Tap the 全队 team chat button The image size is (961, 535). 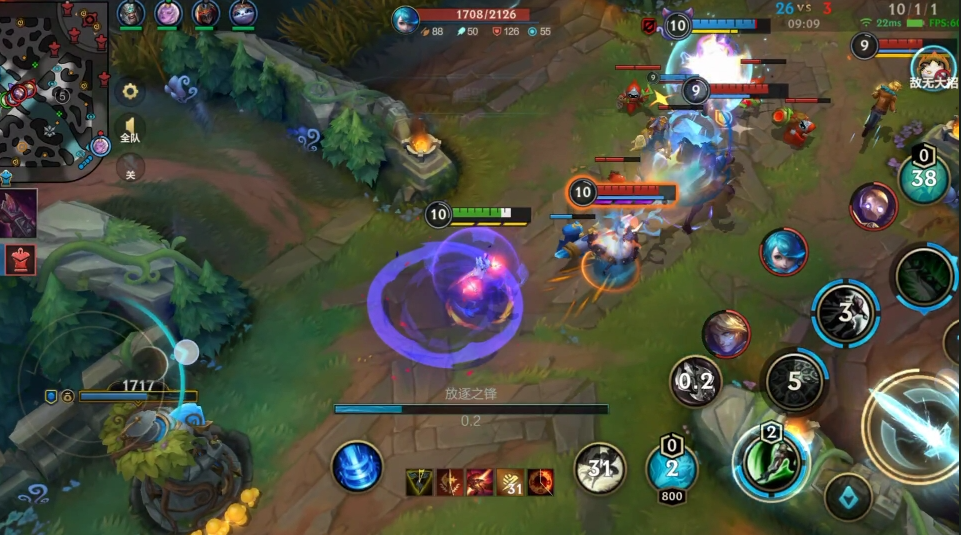(130, 130)
